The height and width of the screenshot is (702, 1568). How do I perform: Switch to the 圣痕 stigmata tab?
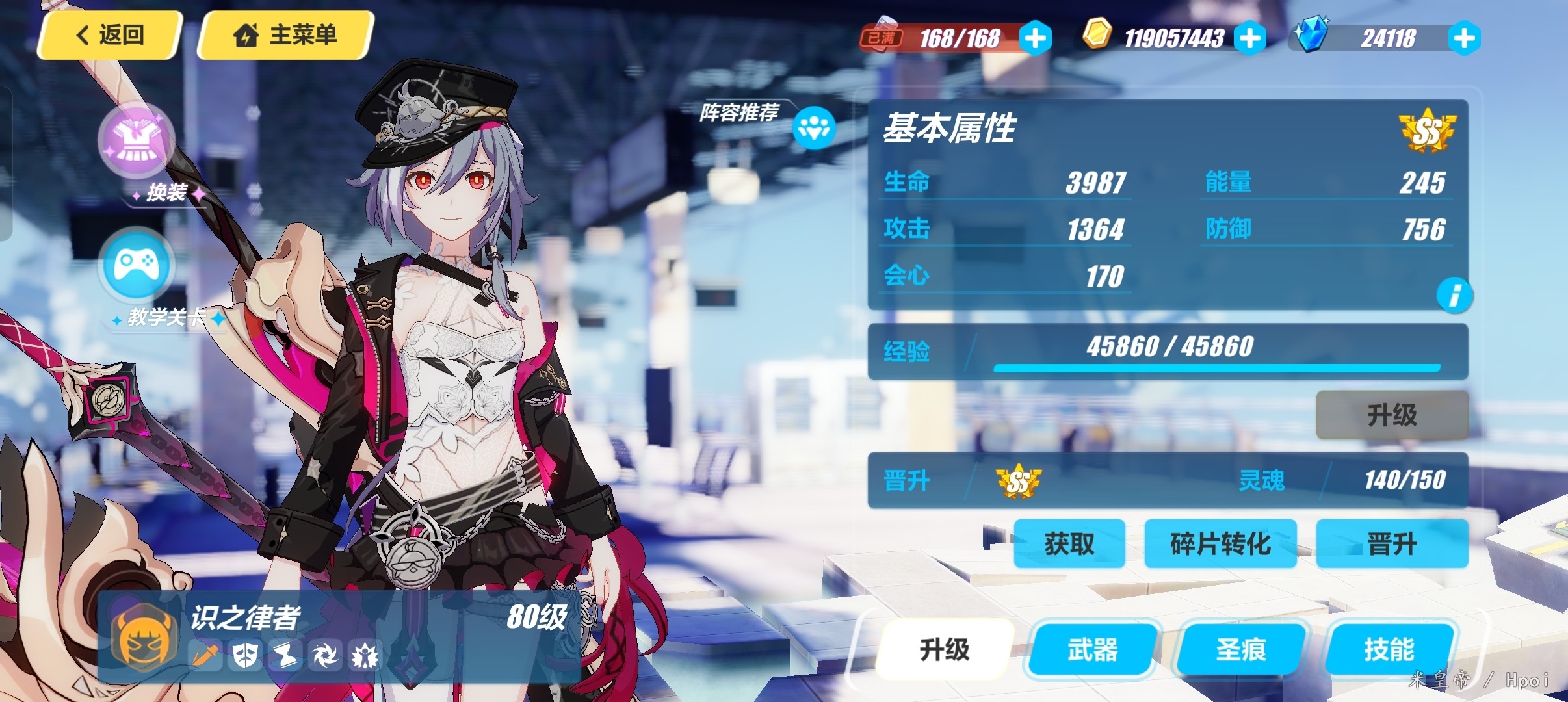1241,649
